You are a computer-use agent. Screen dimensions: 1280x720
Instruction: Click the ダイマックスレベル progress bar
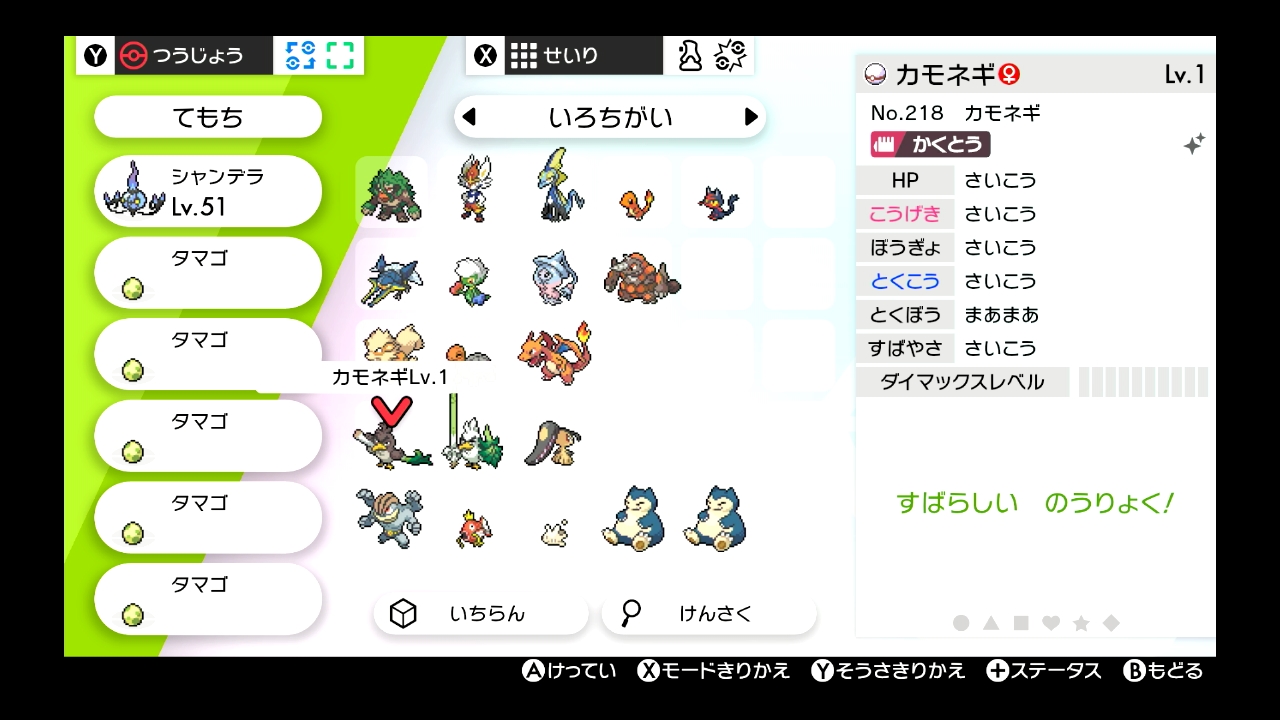(1140, 382)
